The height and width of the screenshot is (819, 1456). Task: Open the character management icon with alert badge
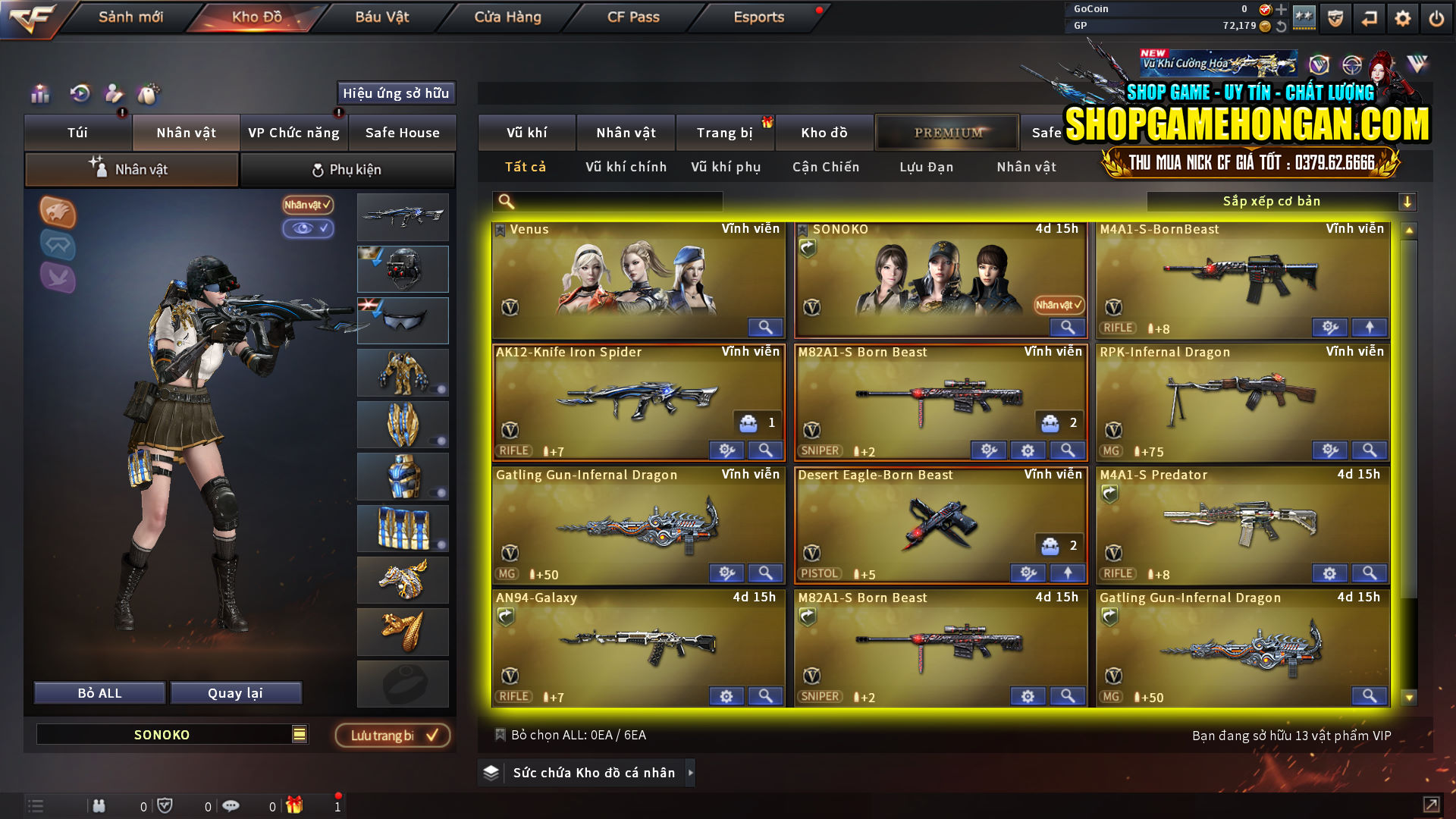coord(114,94)
